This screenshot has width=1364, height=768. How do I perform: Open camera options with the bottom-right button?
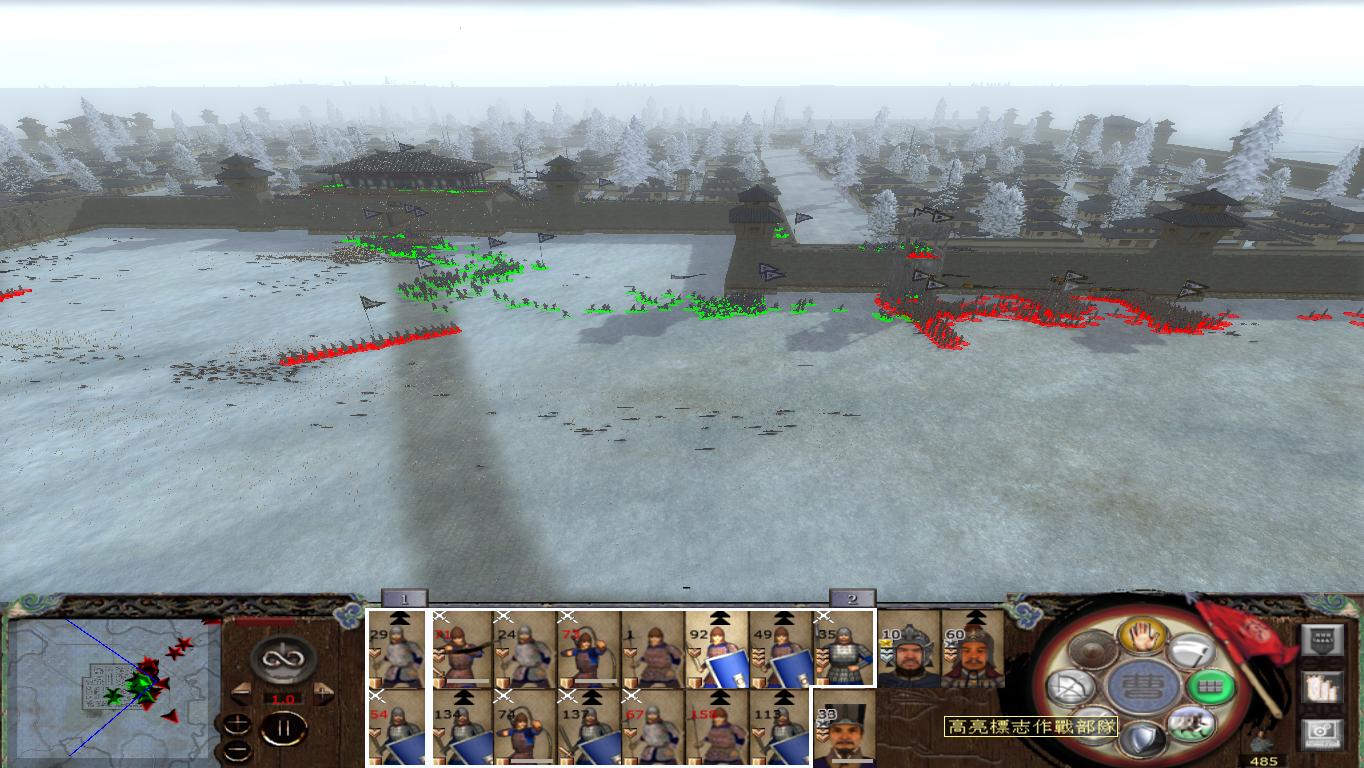1322,735
